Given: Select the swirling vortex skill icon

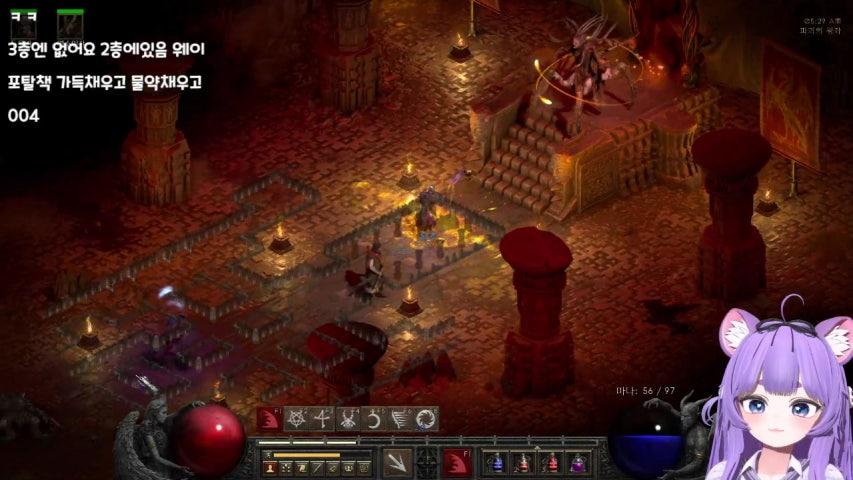Looking at the screenshot, I should tap(426, 419).
